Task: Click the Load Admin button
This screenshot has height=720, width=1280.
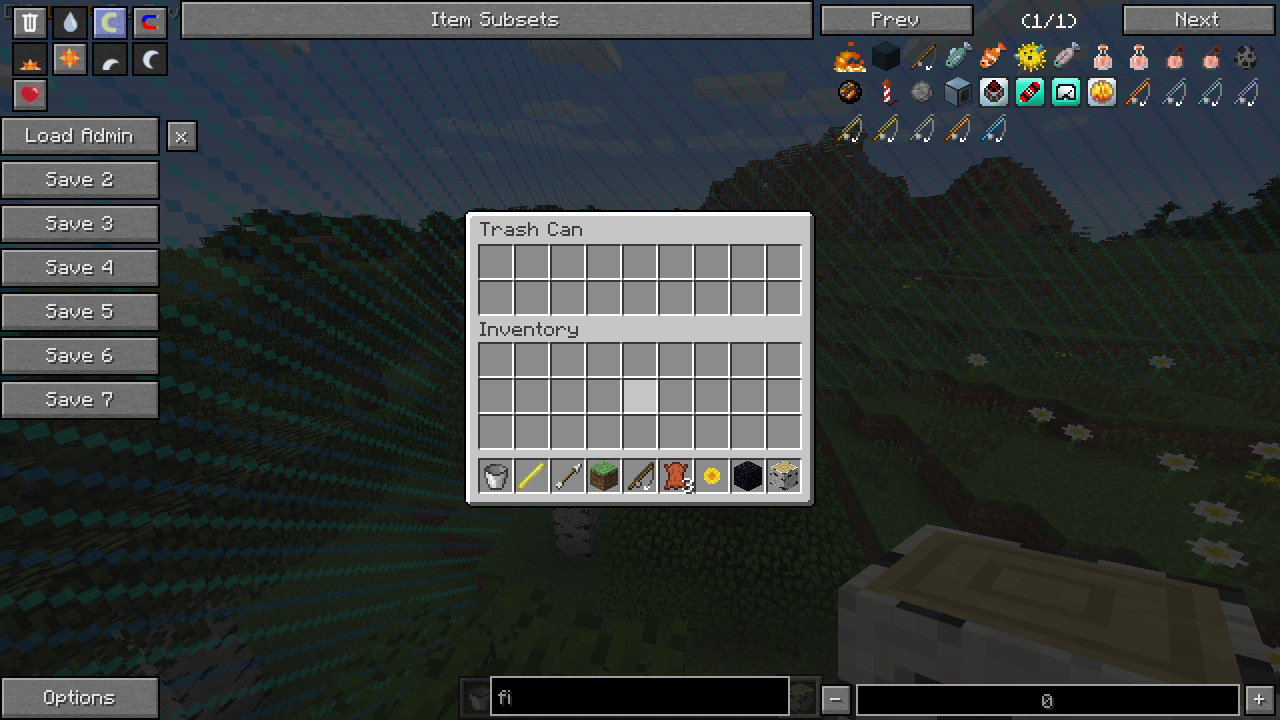Action: pos(79,136)
